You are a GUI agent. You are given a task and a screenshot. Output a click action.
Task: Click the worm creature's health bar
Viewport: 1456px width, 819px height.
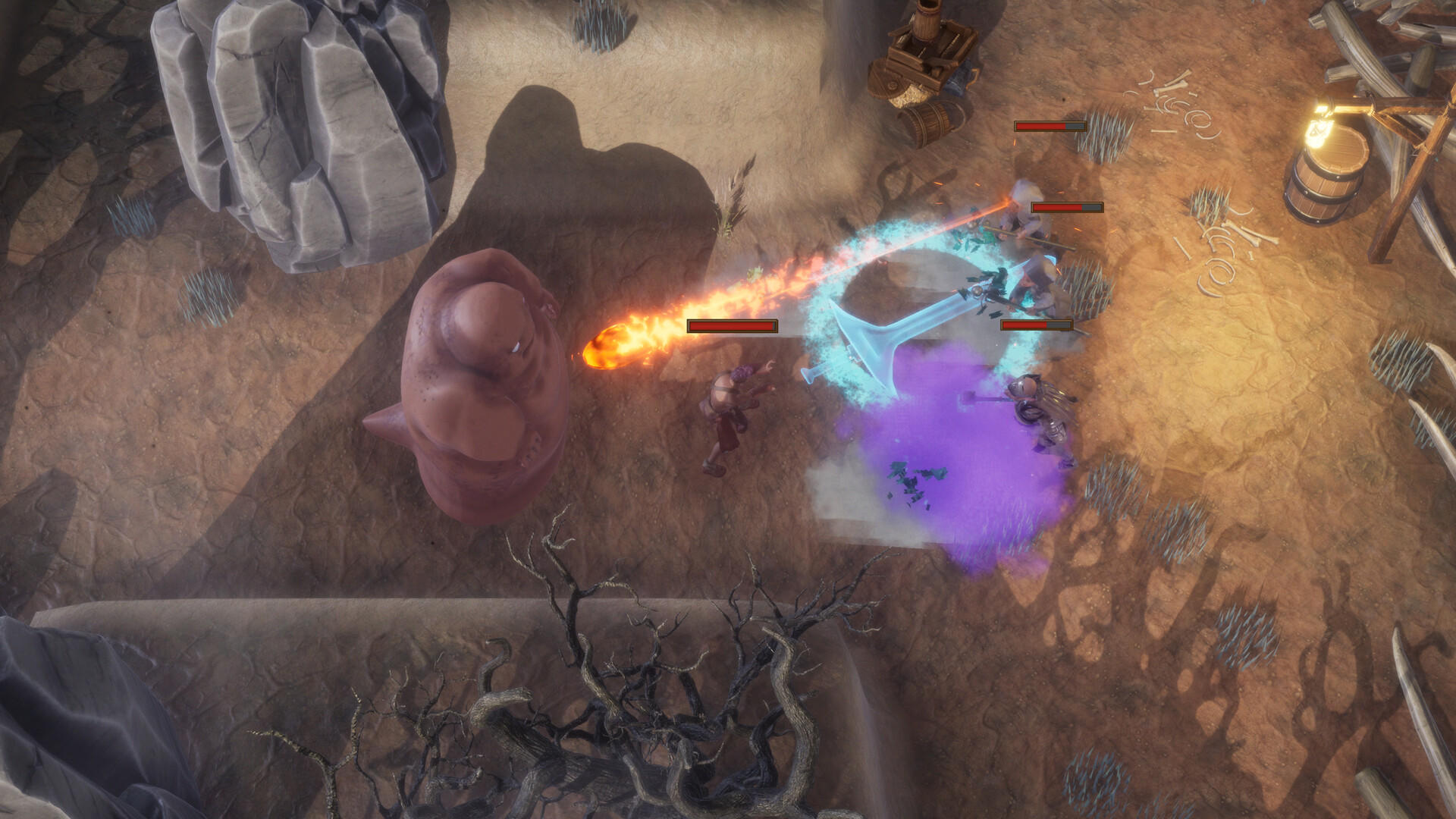tap(732, 326)
